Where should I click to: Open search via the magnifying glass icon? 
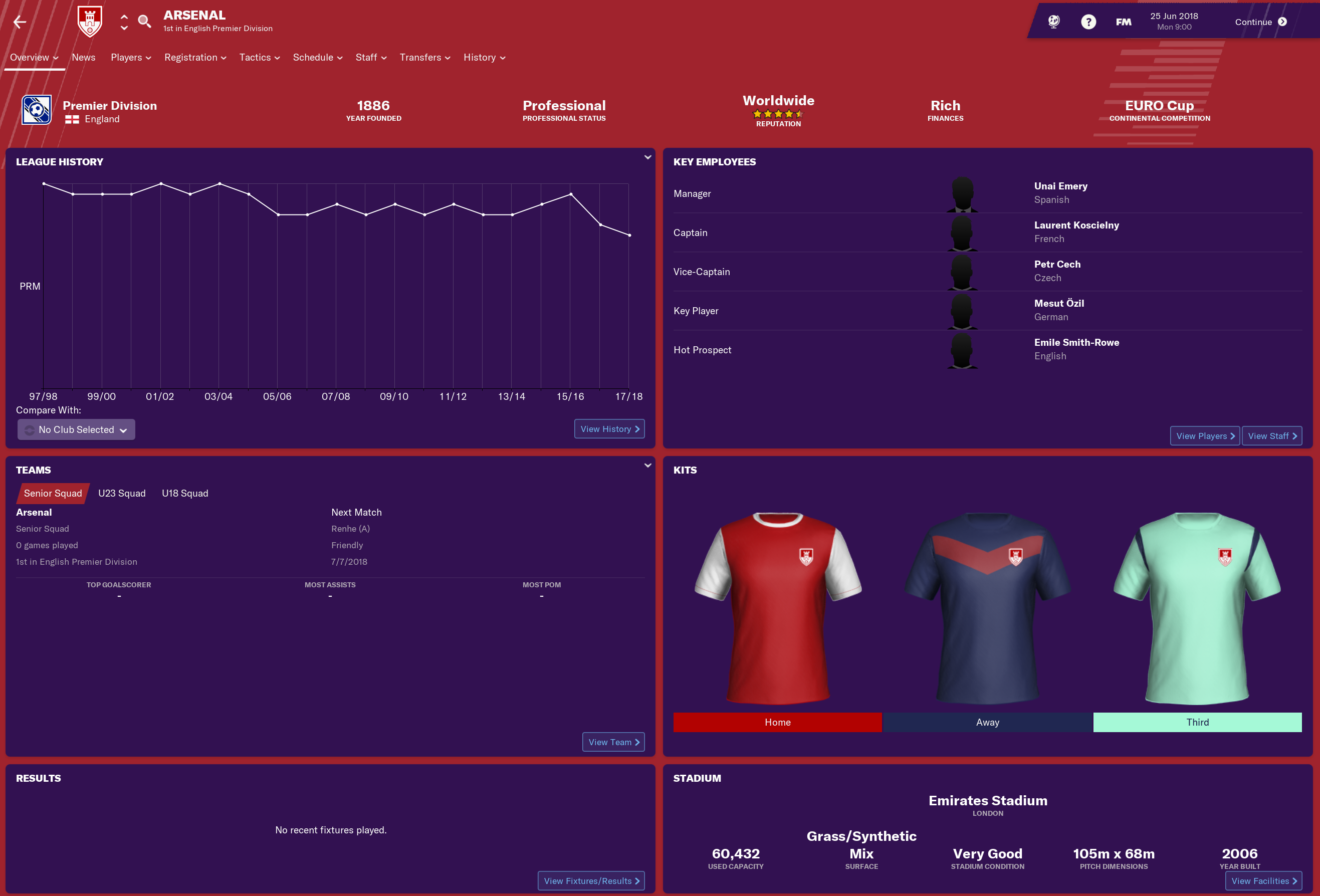click(144, 21)
